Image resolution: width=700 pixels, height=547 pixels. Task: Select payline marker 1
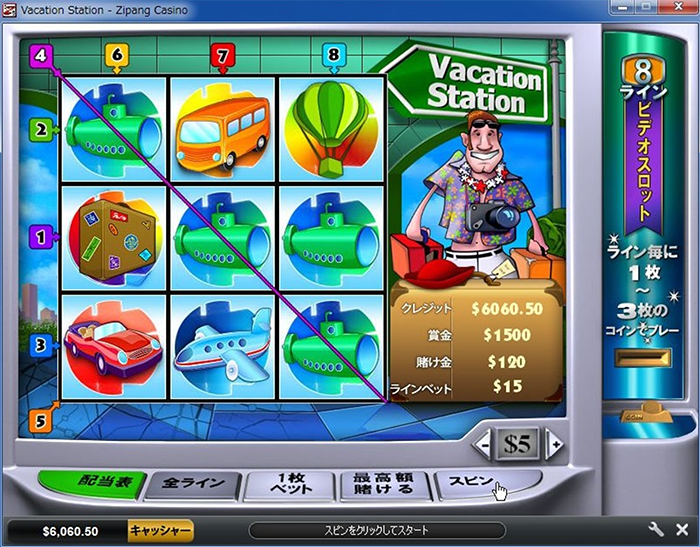(40, 237)
